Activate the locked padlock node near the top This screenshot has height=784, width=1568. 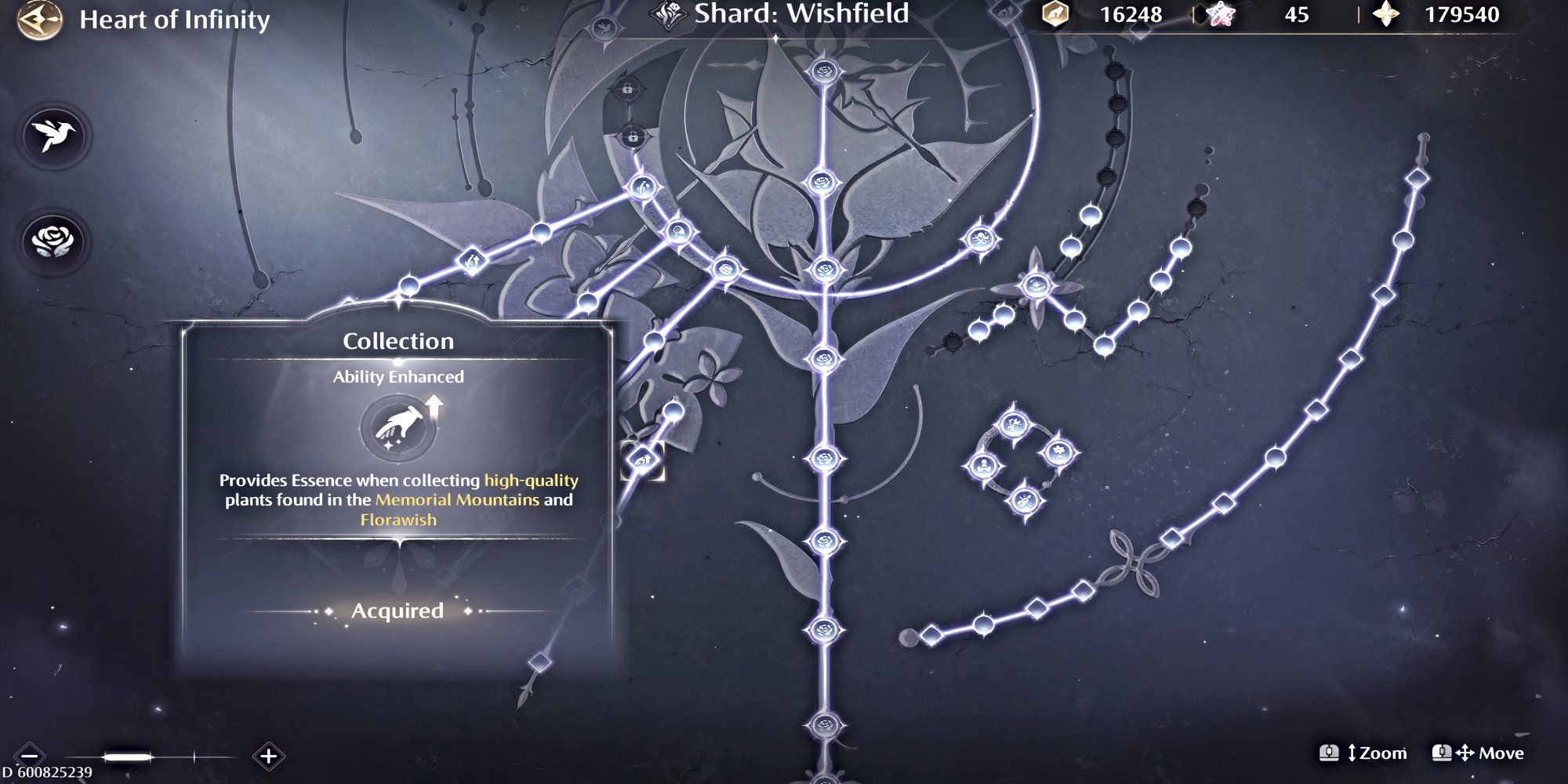point(627,89)
